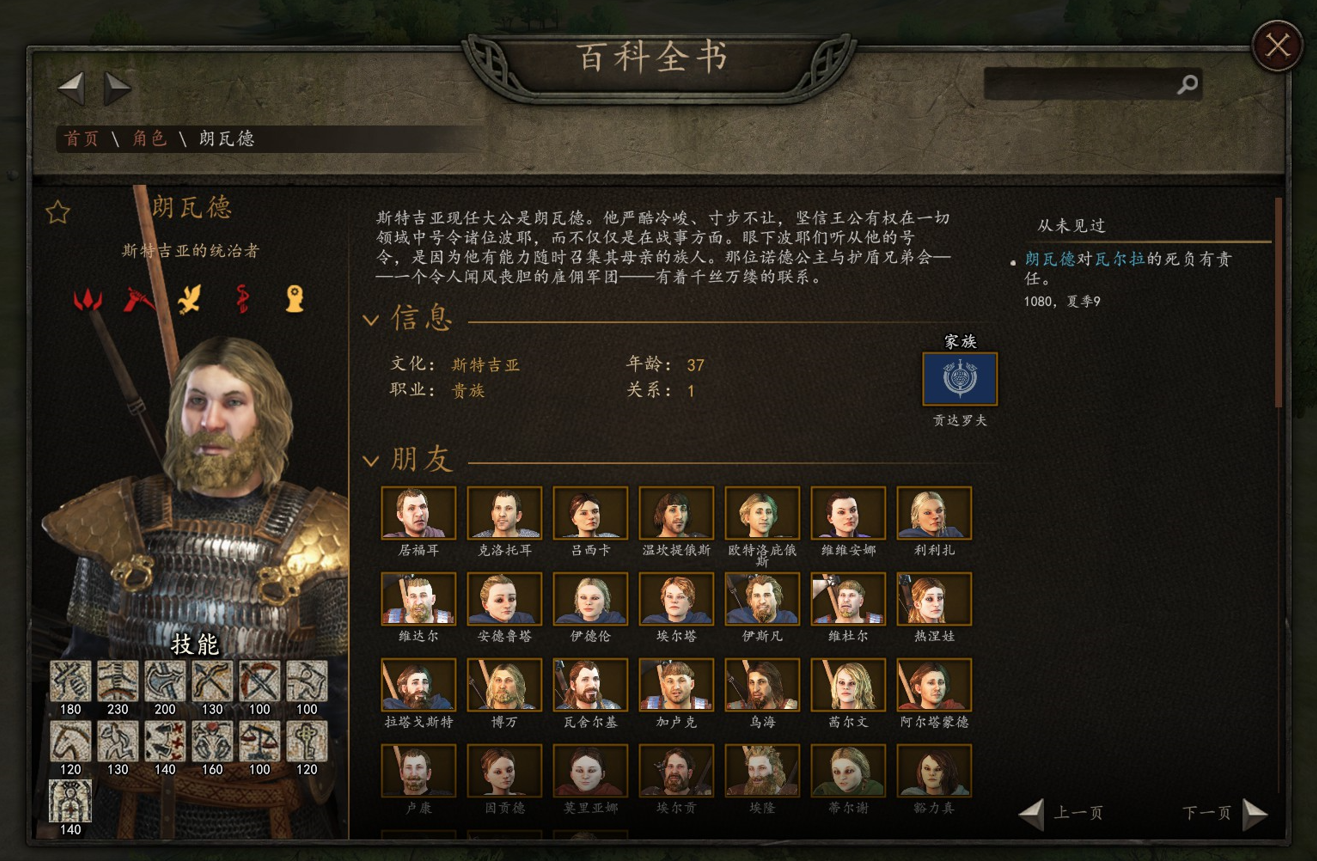Click the encyclopedia search box
Image resolution: width=1317 pixels, height=861 pixels.
point(1080,85)
